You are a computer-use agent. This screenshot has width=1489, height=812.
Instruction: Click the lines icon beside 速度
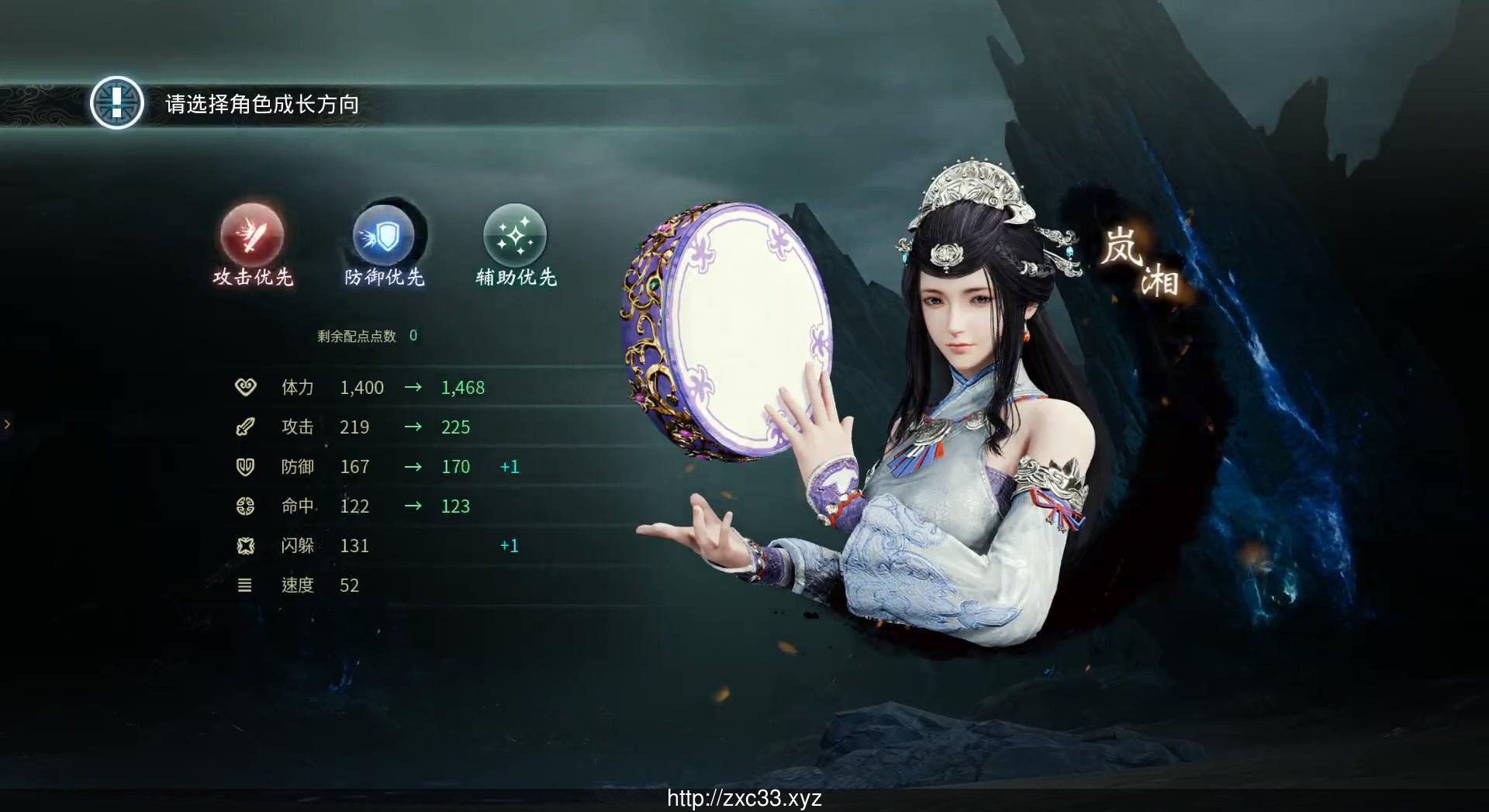pyautogui.click(x=245, y=585)
